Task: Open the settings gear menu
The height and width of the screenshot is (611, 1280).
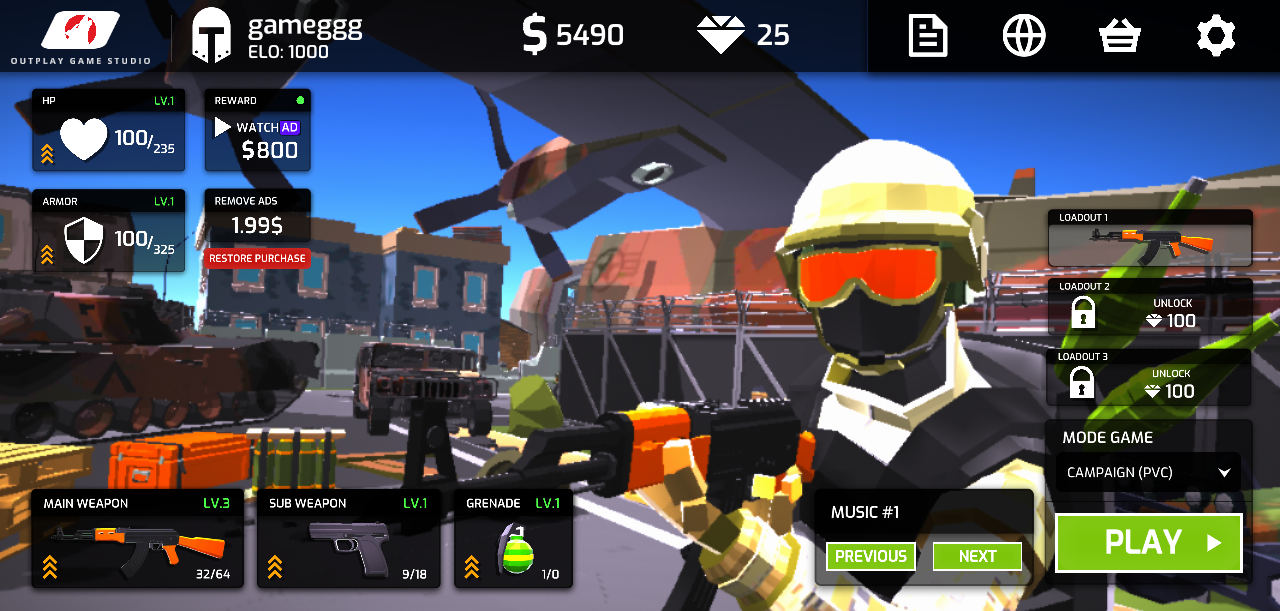Action: click(1216, 36)
